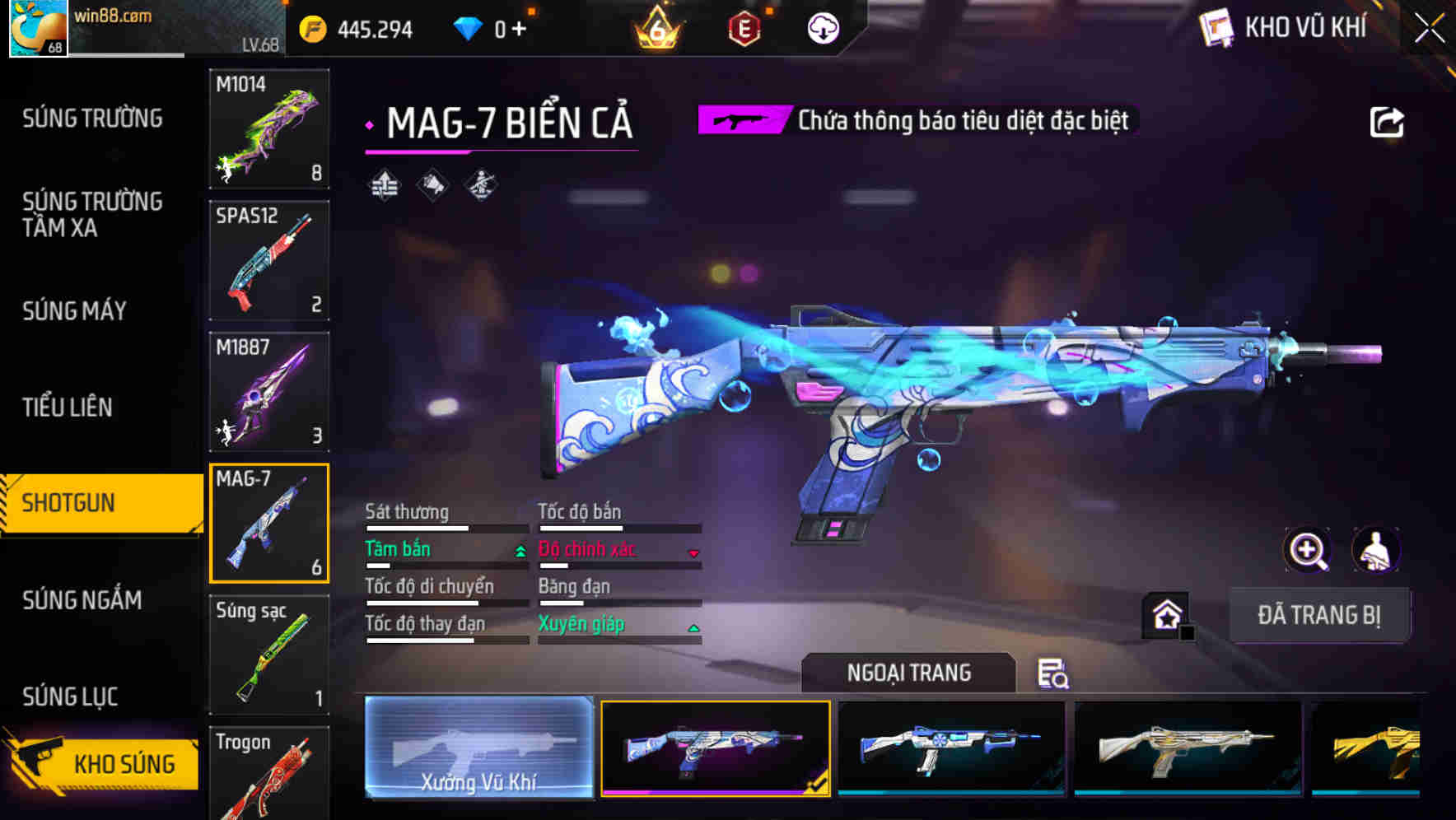
Task: Select the M1014 shotgun tile
Action: (269, 128)
